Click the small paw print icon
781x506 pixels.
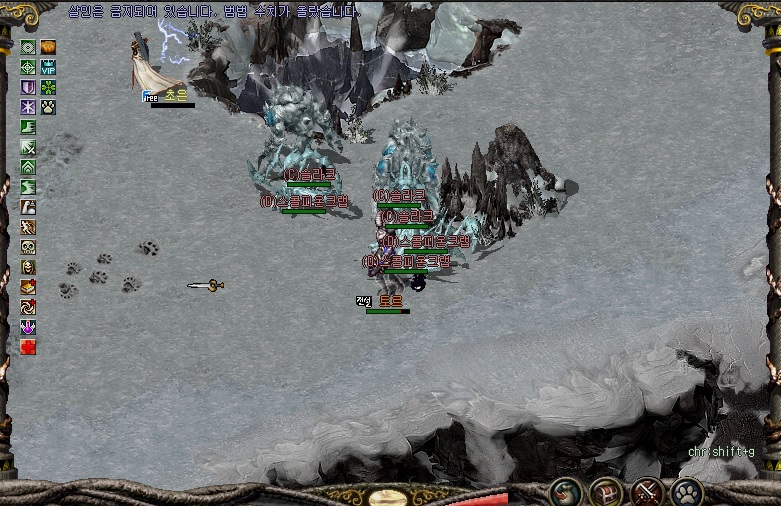[48, 107]
